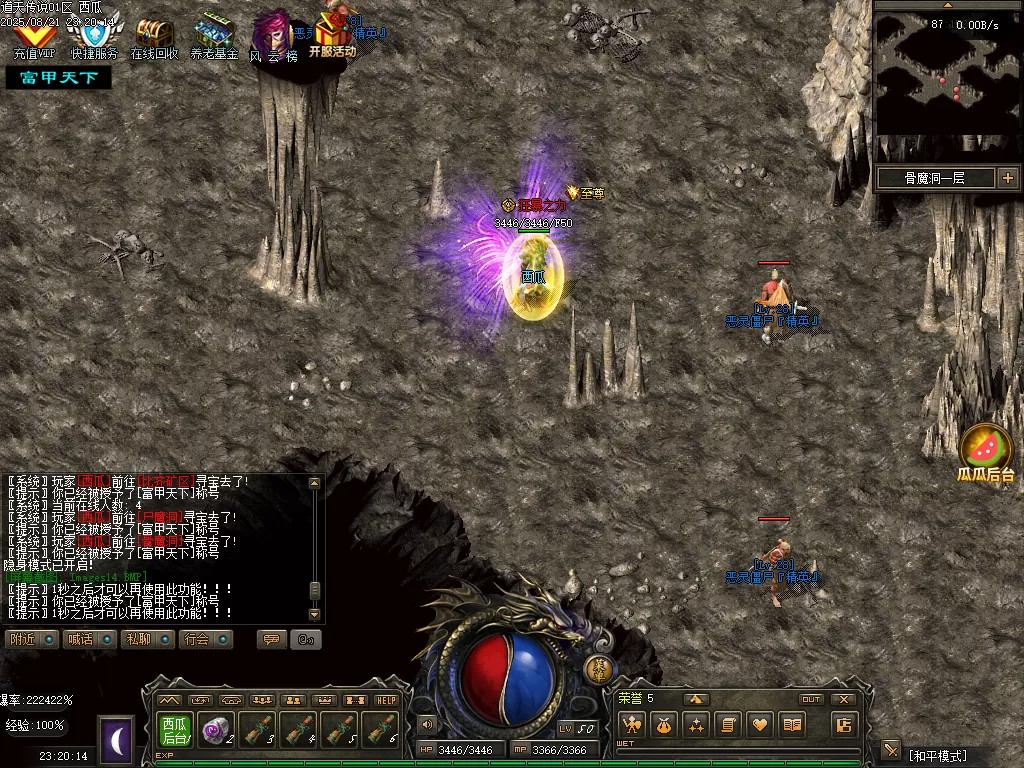Toggle the 和平模式 attack mode

(937, 754)
